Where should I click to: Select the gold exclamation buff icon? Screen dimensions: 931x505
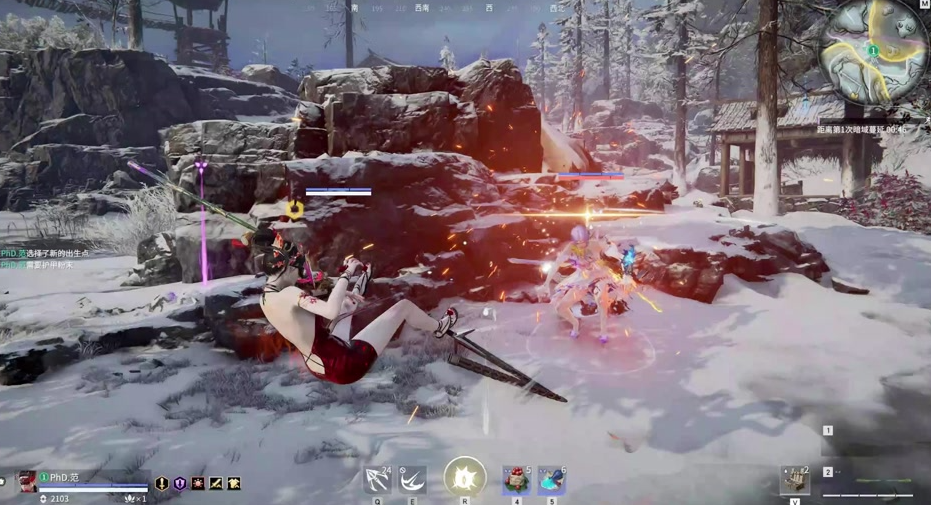click(x=162, y=484)
